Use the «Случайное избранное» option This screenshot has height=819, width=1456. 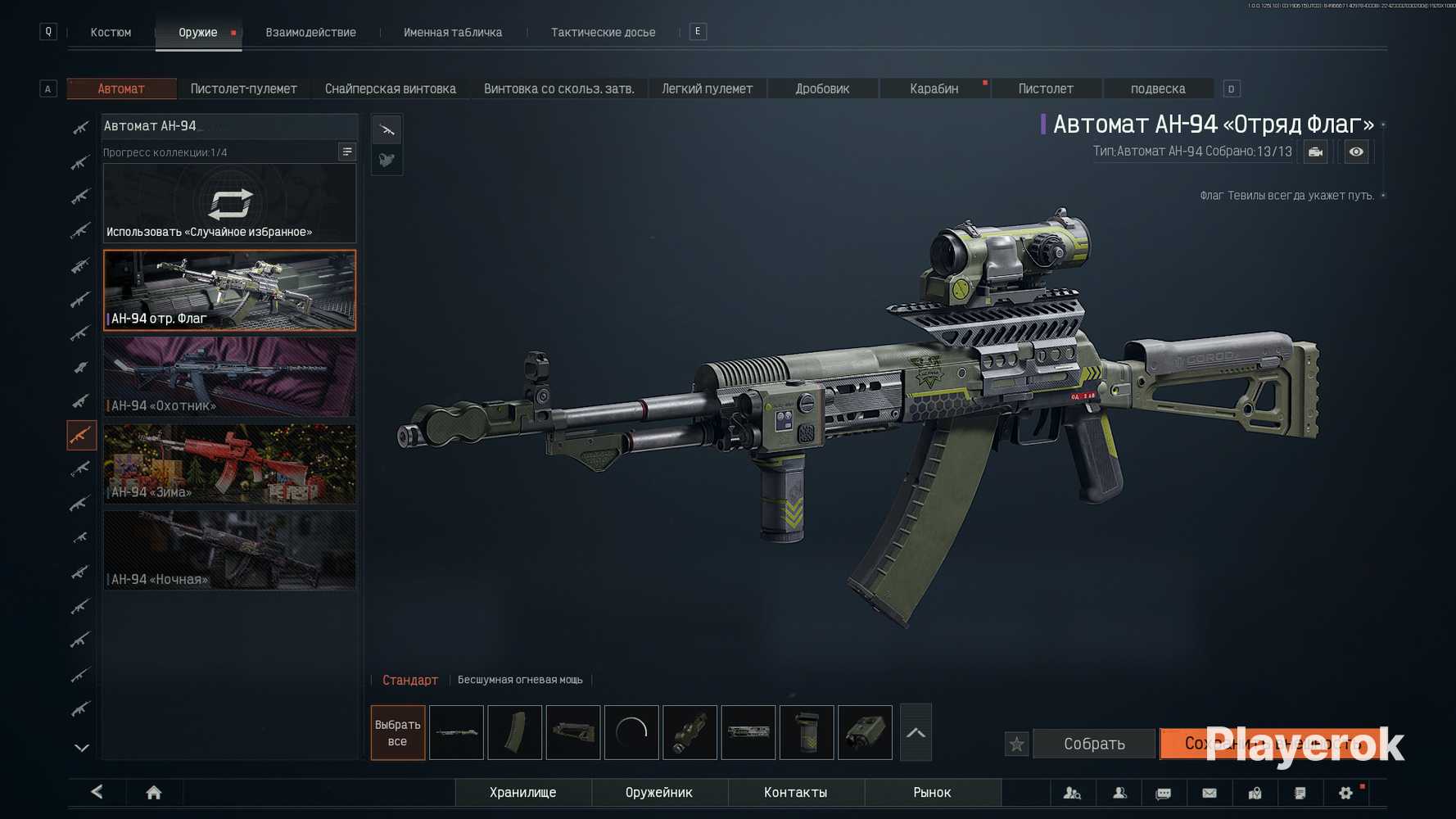tap(229, 204)
